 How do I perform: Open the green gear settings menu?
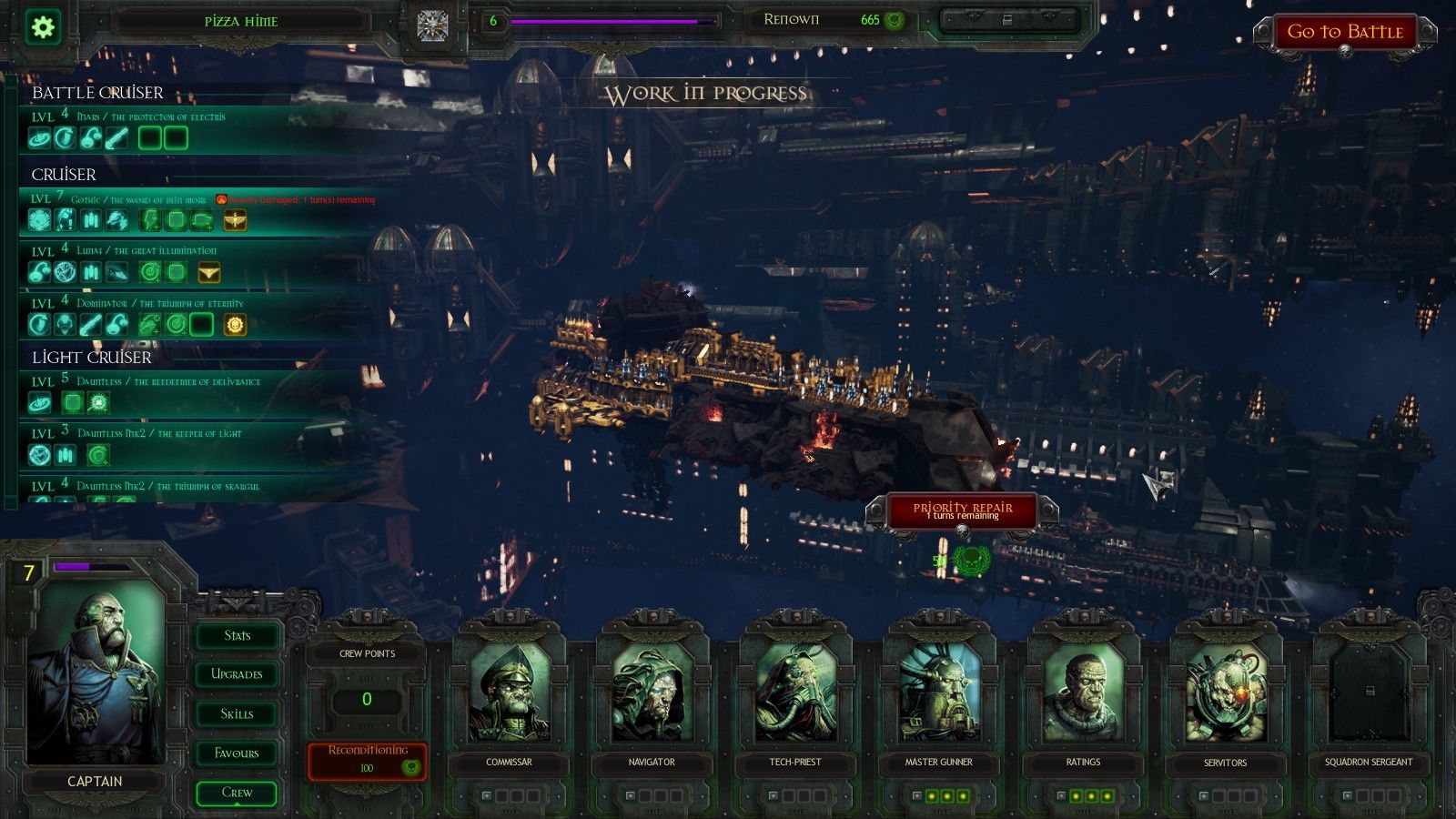[43, 26]
